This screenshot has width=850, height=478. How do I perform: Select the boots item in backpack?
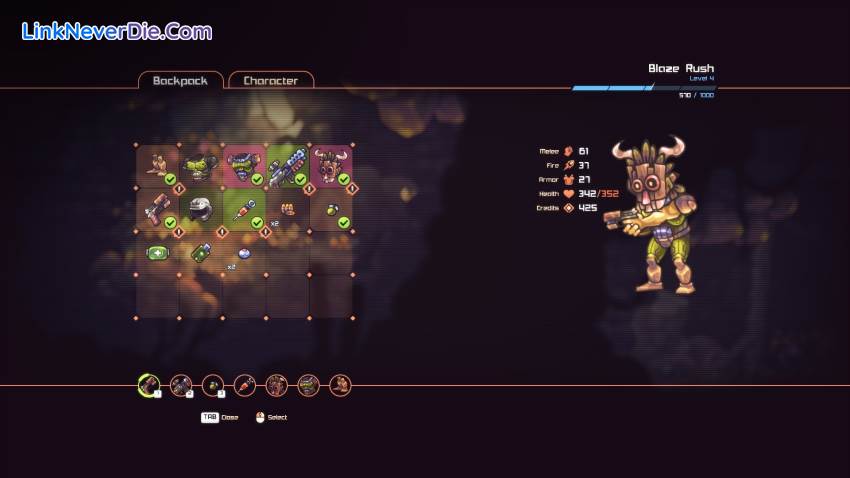pos(157,166)
